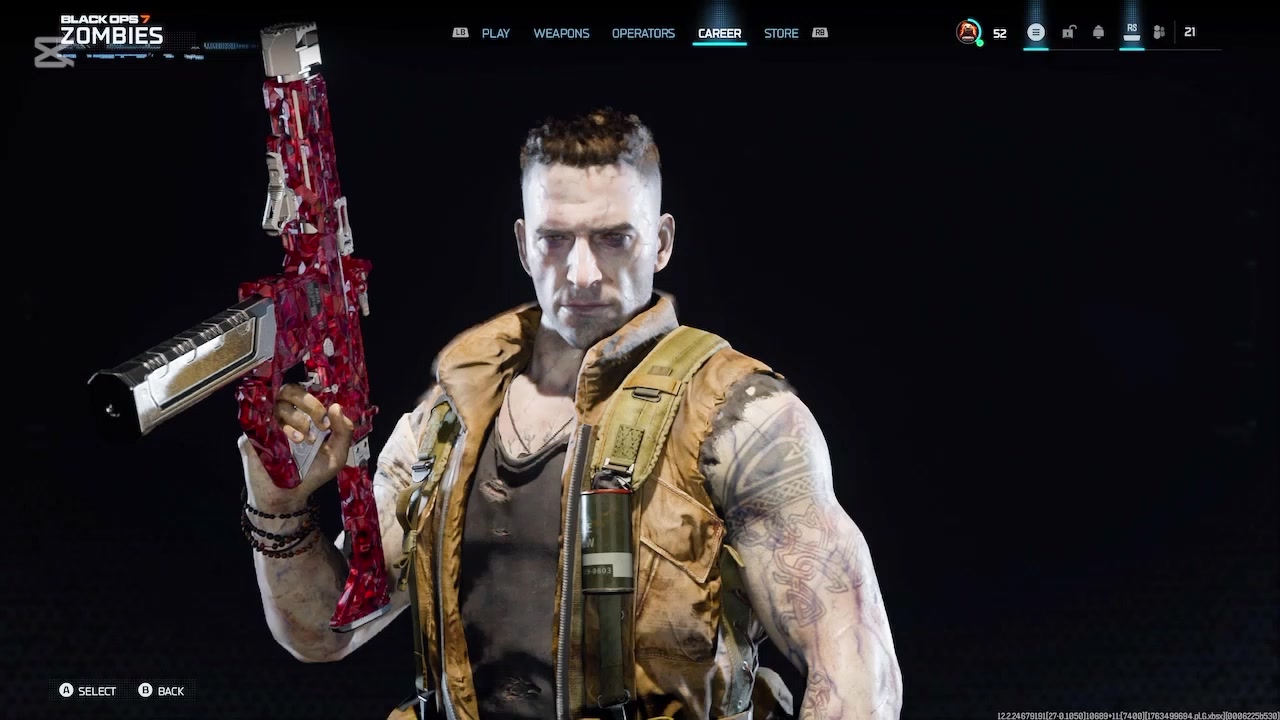
Task: Open the hamburger menu icon
Action: [x=1036, y=32]
